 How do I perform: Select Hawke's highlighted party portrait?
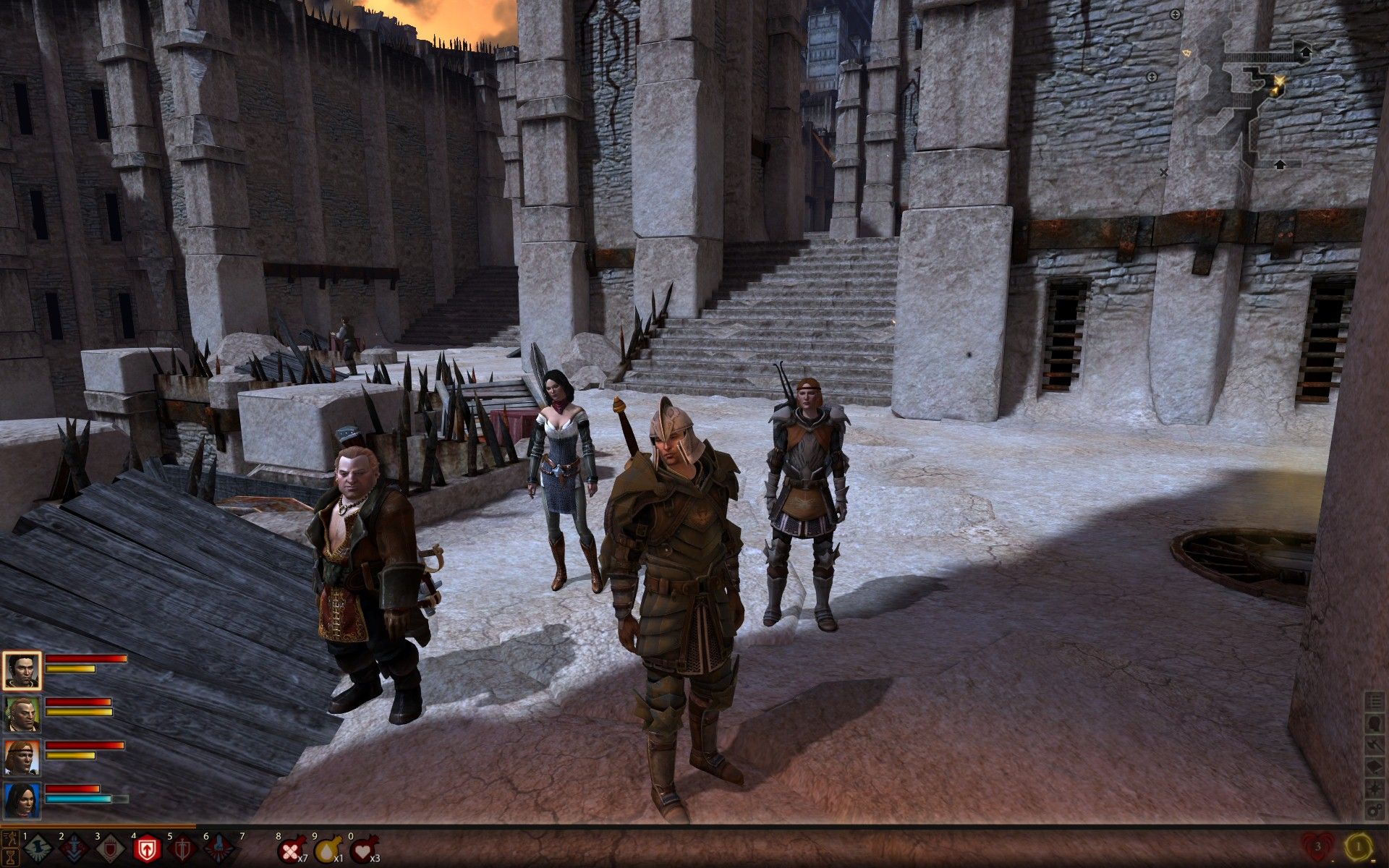click(22, 671)
